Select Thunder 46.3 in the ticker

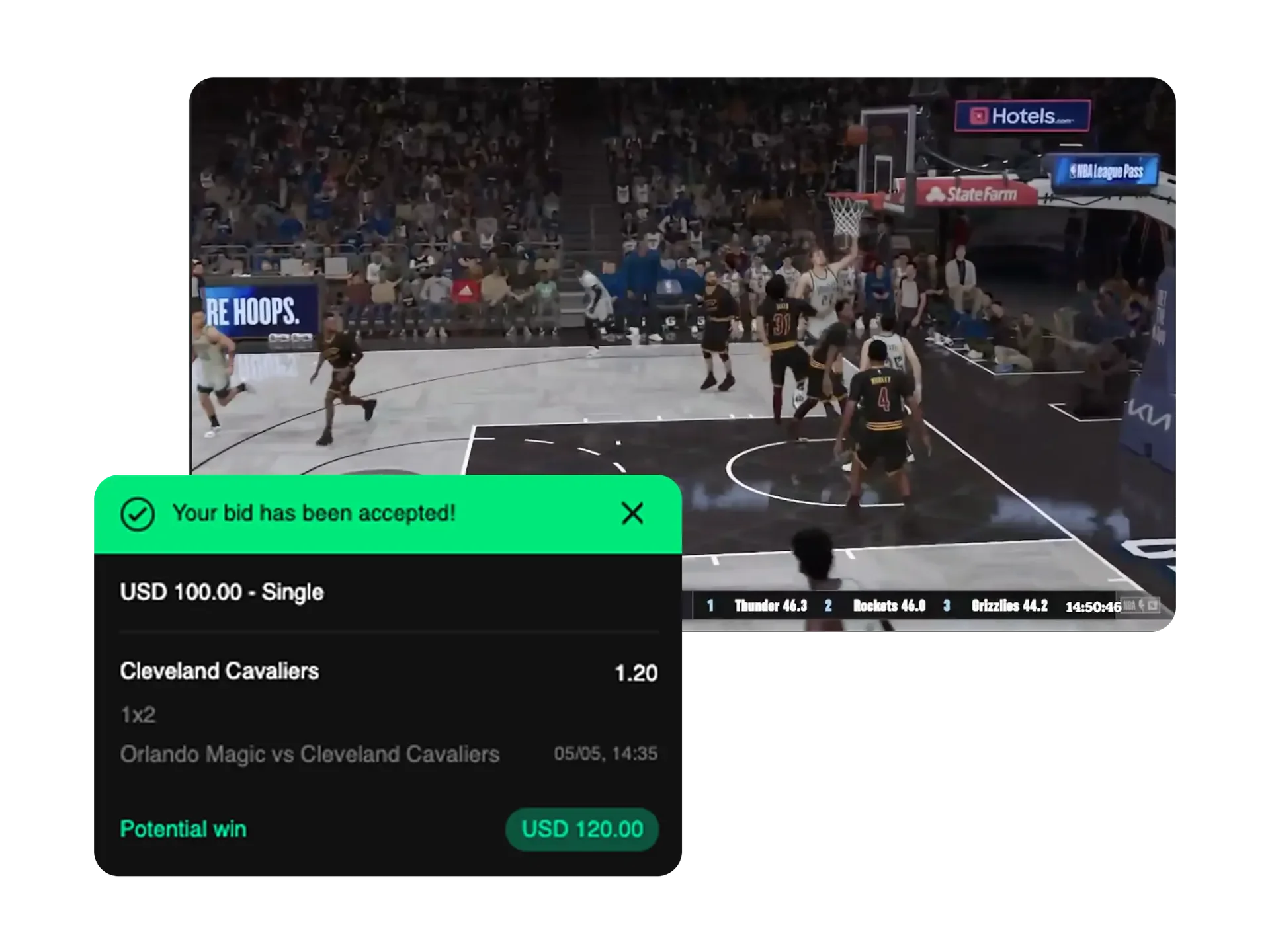(x=771, y=606)
